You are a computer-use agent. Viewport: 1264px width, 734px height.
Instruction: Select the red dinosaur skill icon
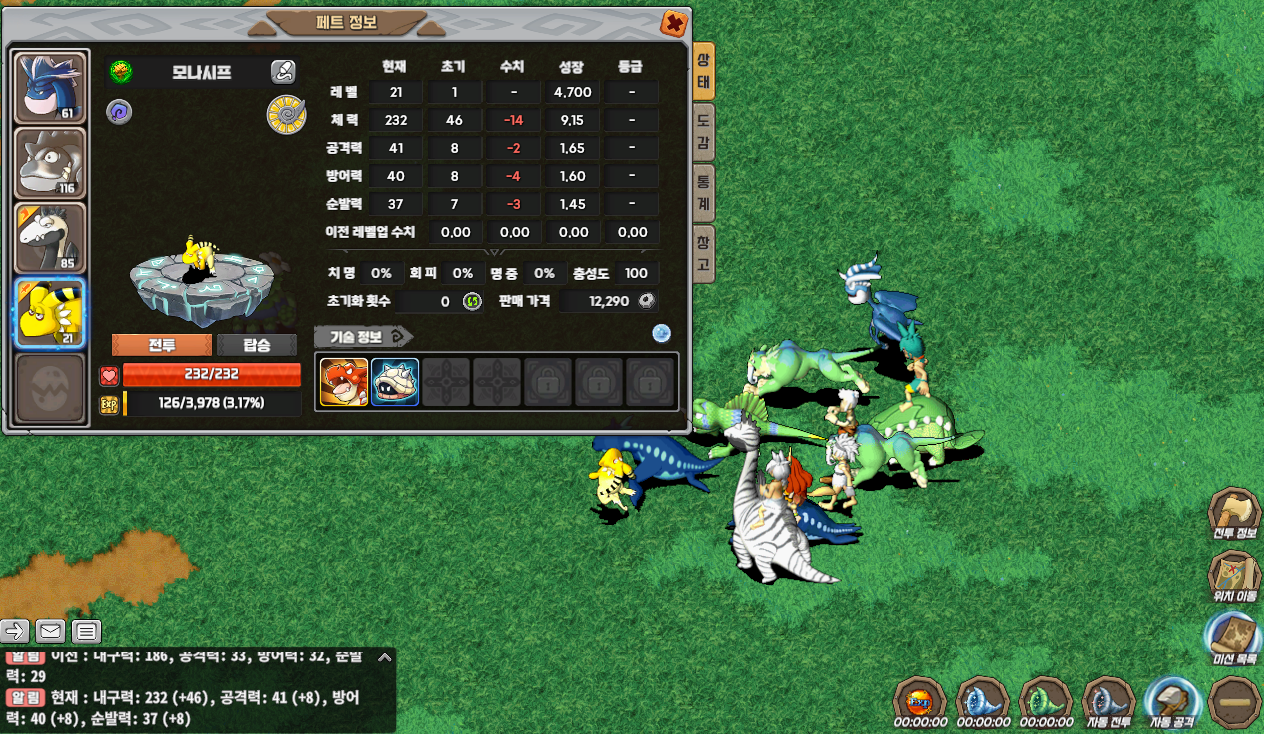[344, 382]
